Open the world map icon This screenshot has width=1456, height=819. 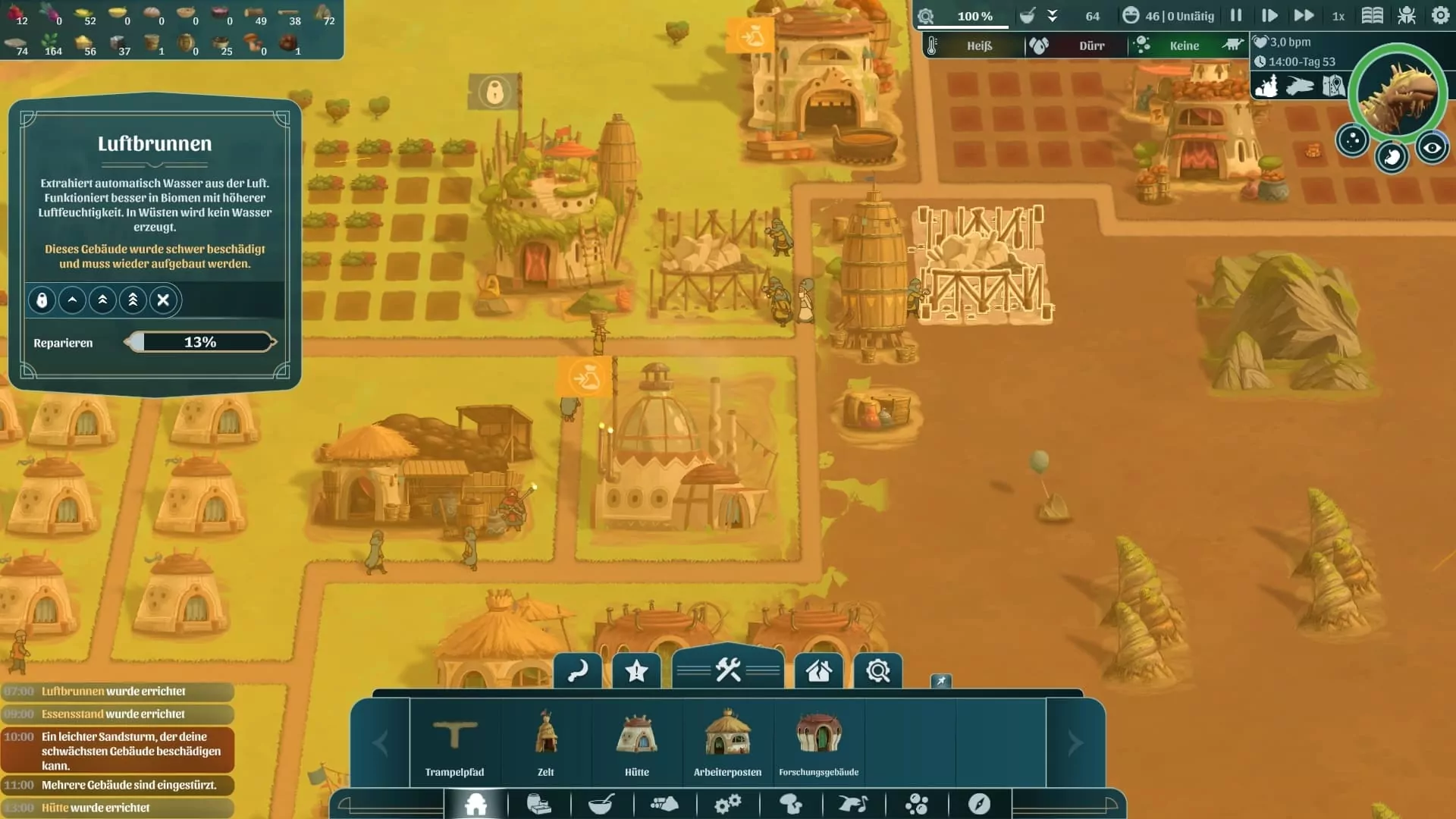point(1334,86)
